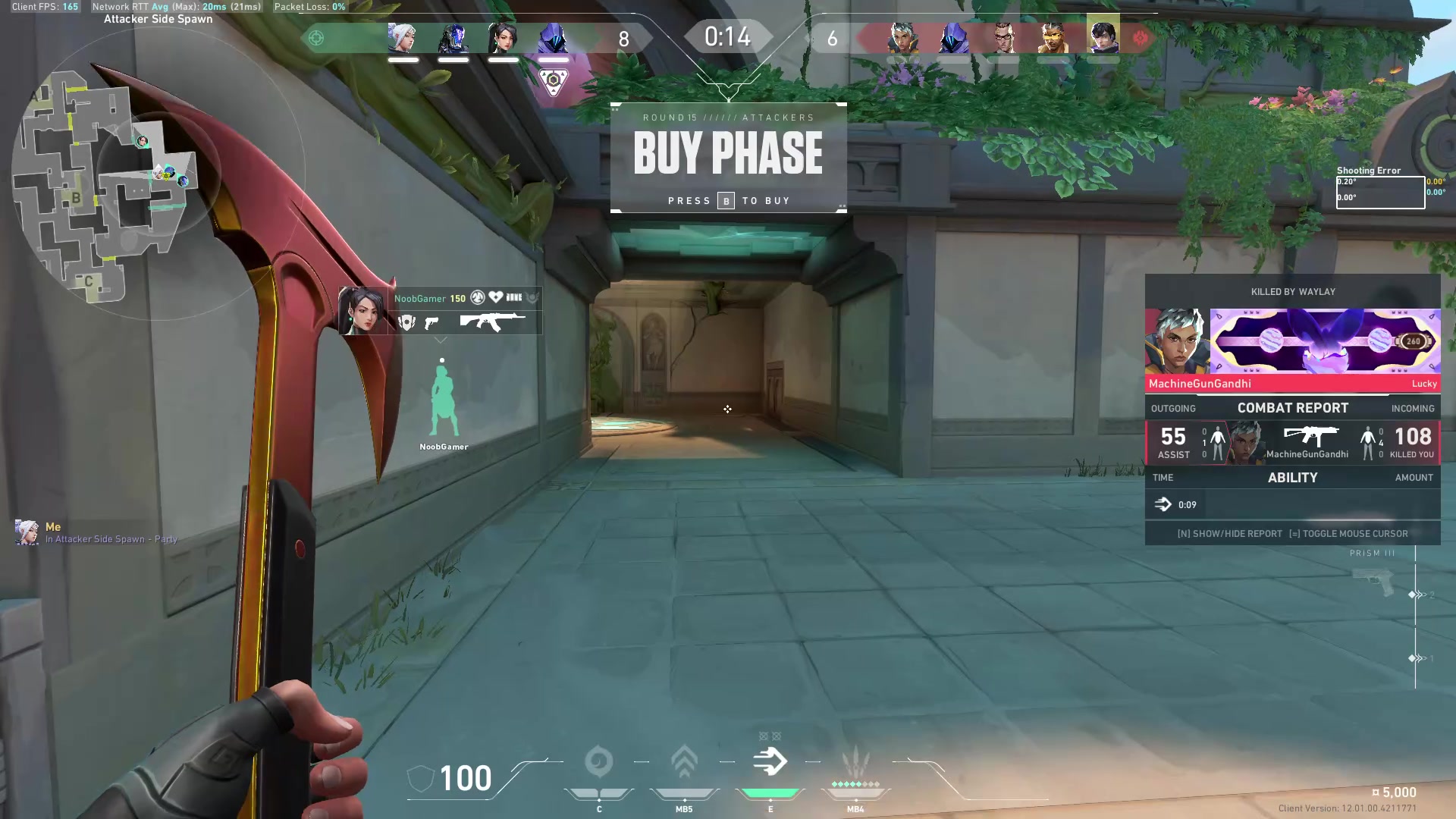
Task: Select Sage's portrait in the top bar
Action: click(x=503, y=38)
